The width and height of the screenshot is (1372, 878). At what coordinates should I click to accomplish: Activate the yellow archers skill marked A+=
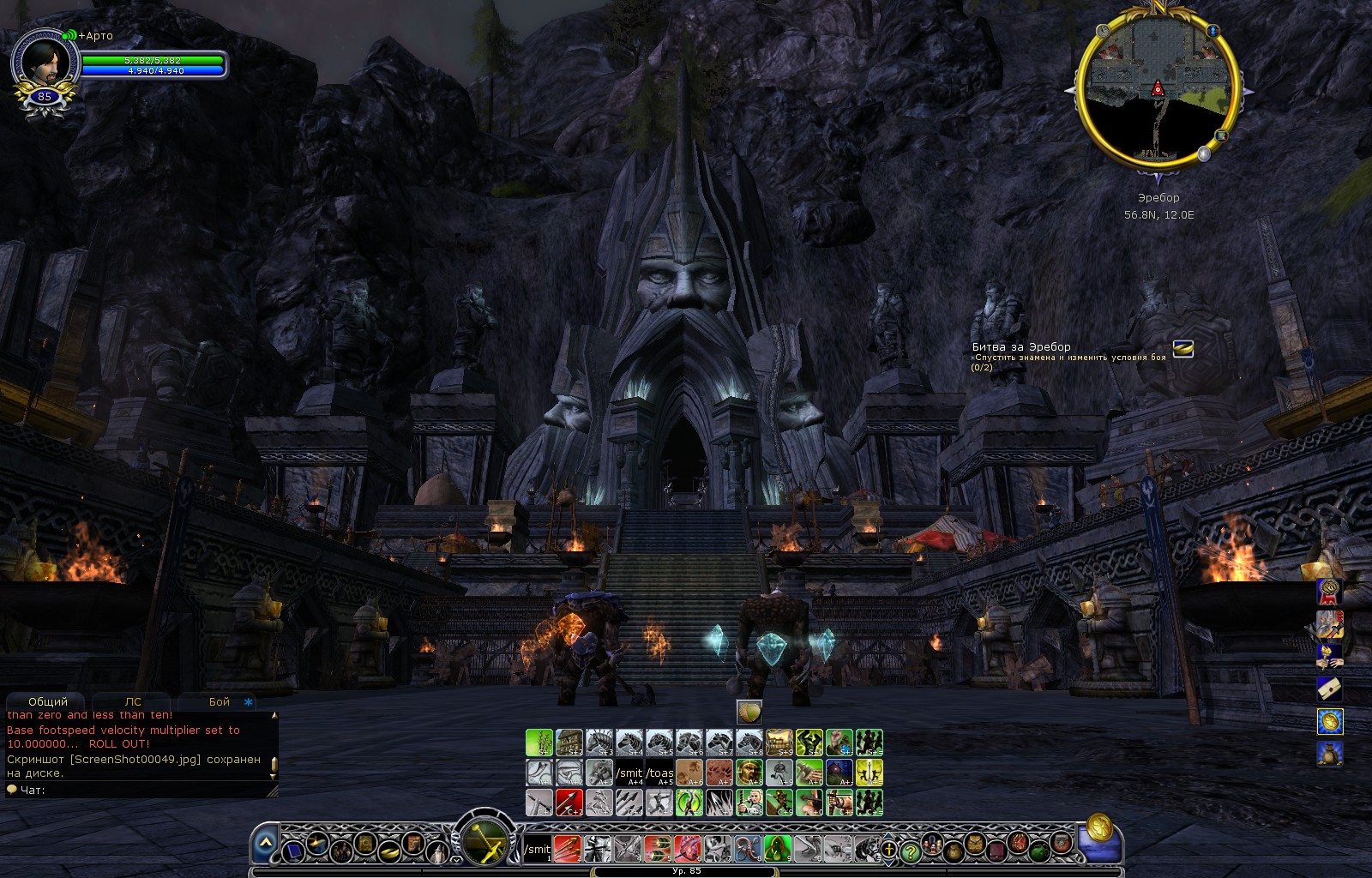pos(869,773)
